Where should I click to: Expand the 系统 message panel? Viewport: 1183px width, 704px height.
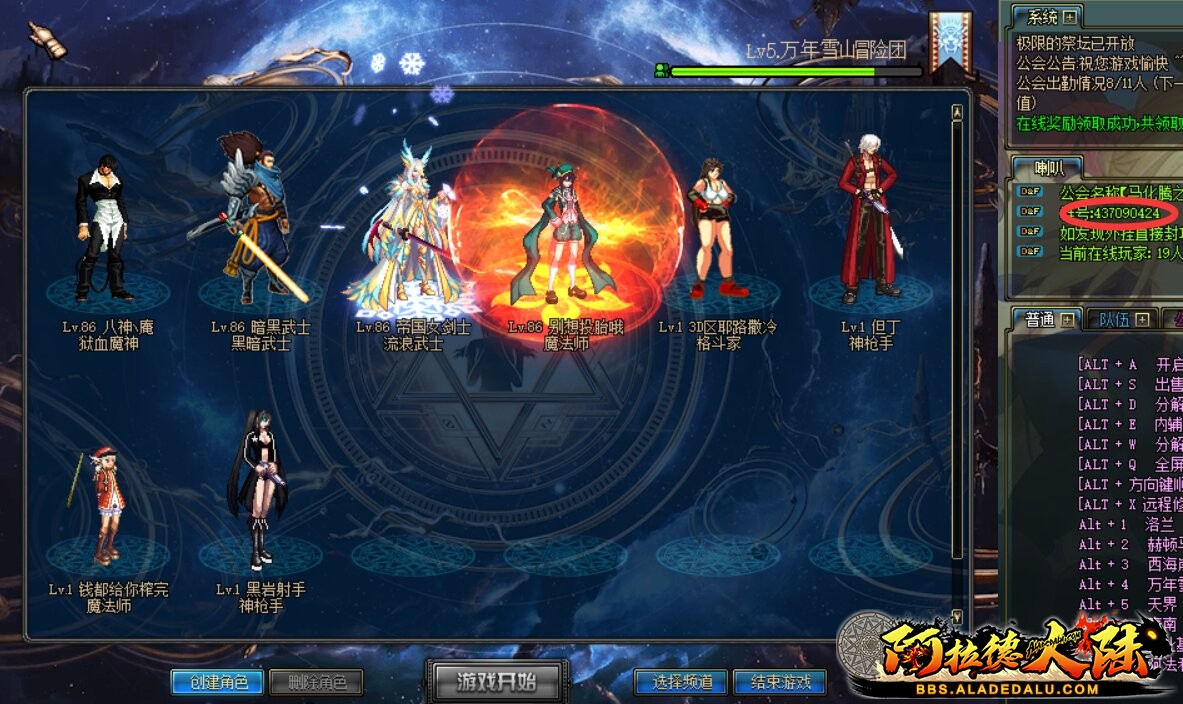click(x=1070, y=17)
